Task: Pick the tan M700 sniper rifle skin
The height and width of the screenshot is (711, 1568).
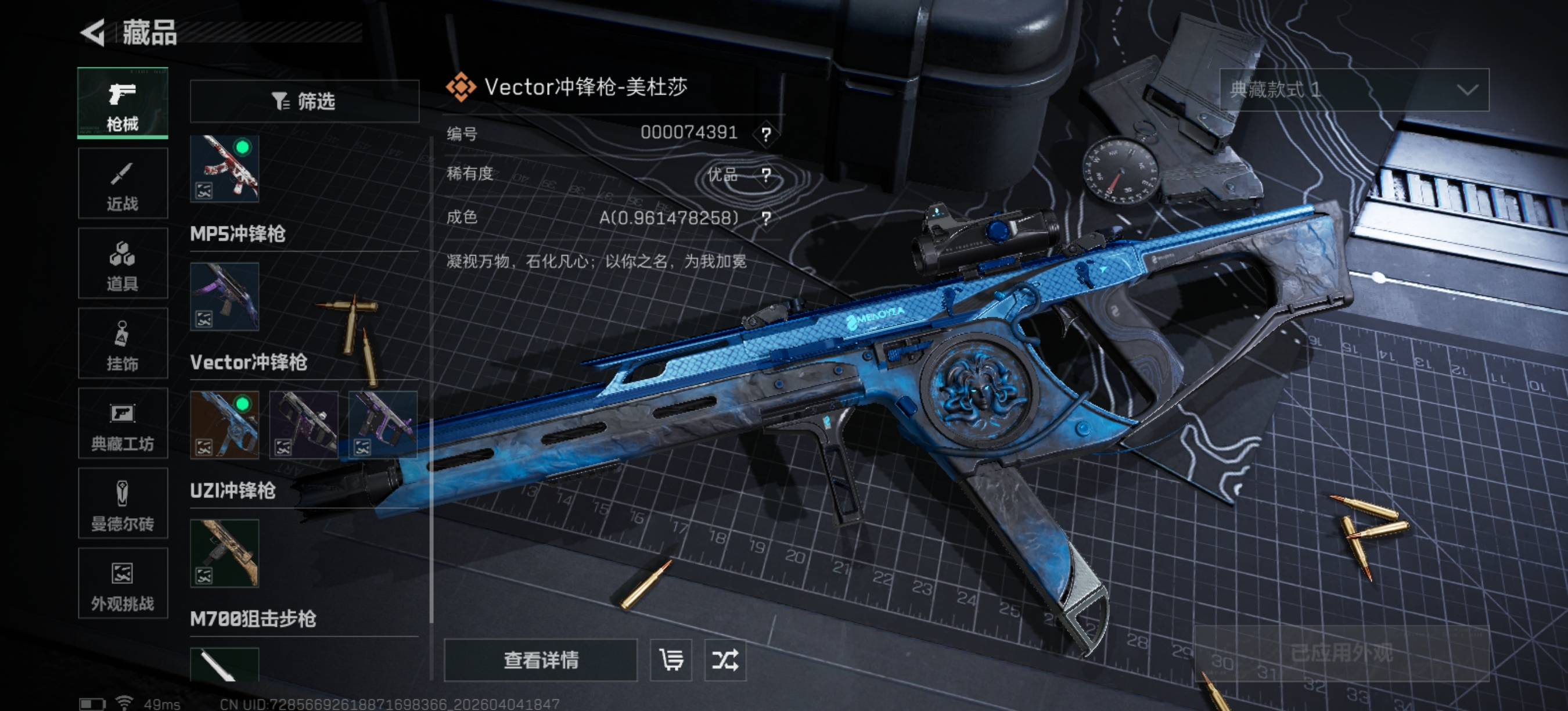Action: (225, 554)
